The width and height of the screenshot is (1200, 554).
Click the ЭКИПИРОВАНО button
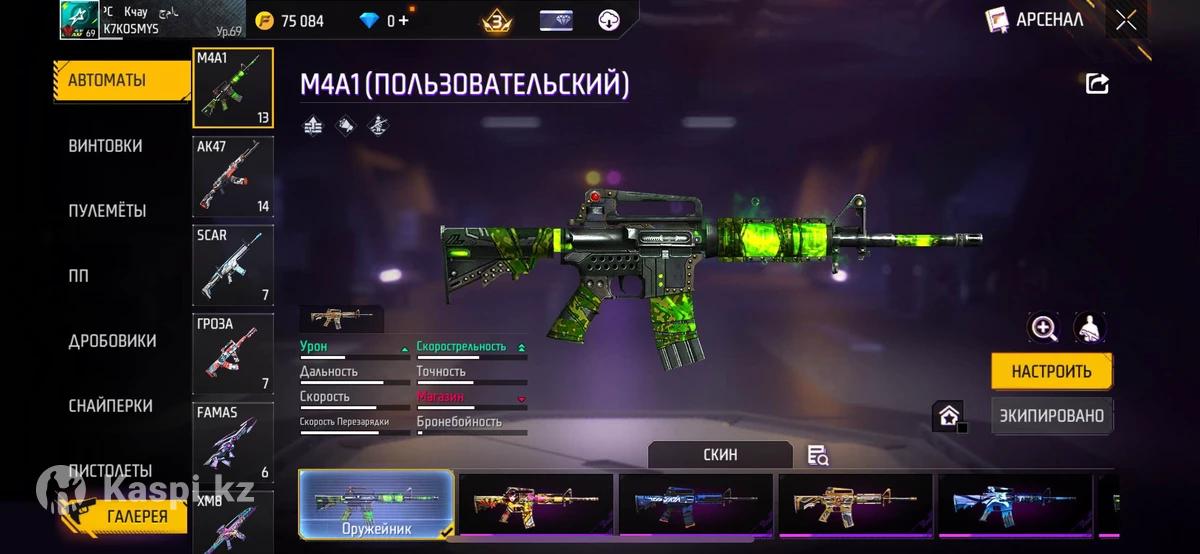[x=1051, y=415]
